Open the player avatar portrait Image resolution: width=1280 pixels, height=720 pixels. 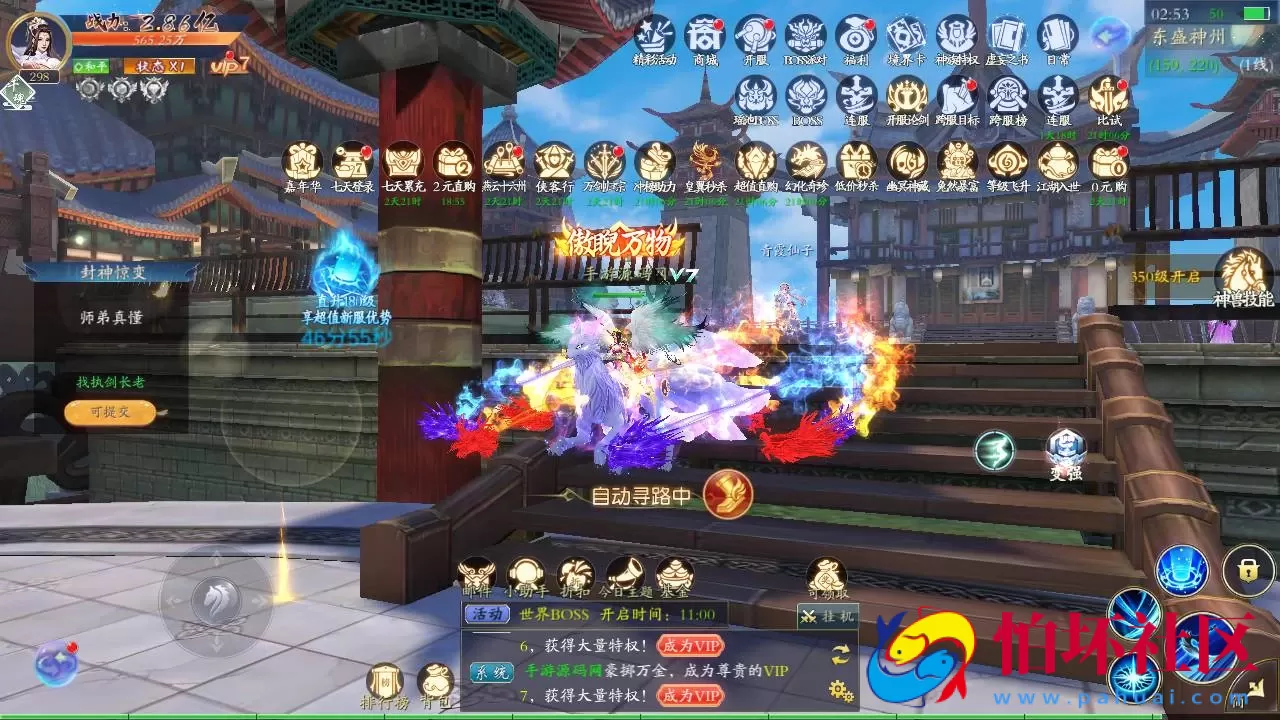[x=38, y=42]
